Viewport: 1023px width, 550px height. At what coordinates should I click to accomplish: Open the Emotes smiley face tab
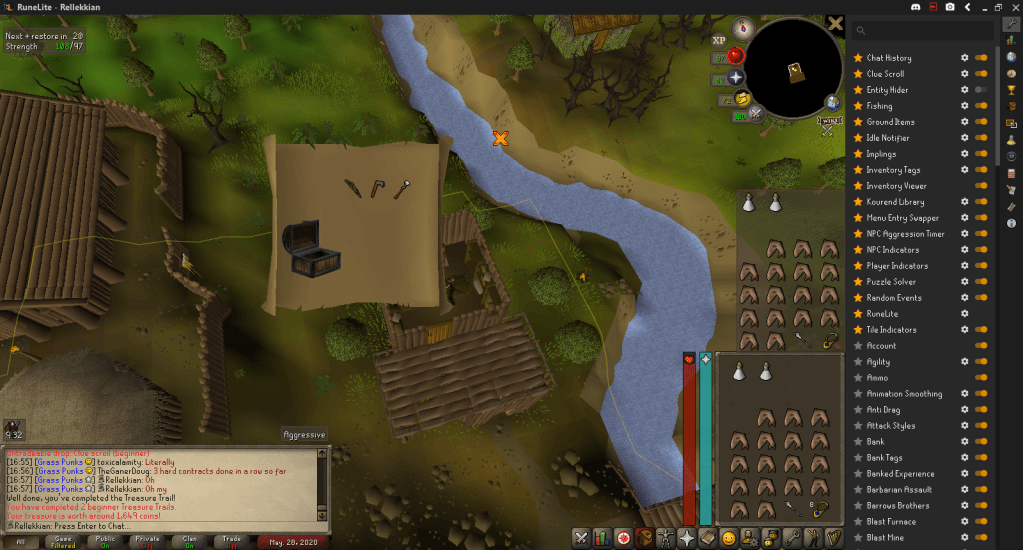(729, 538)
